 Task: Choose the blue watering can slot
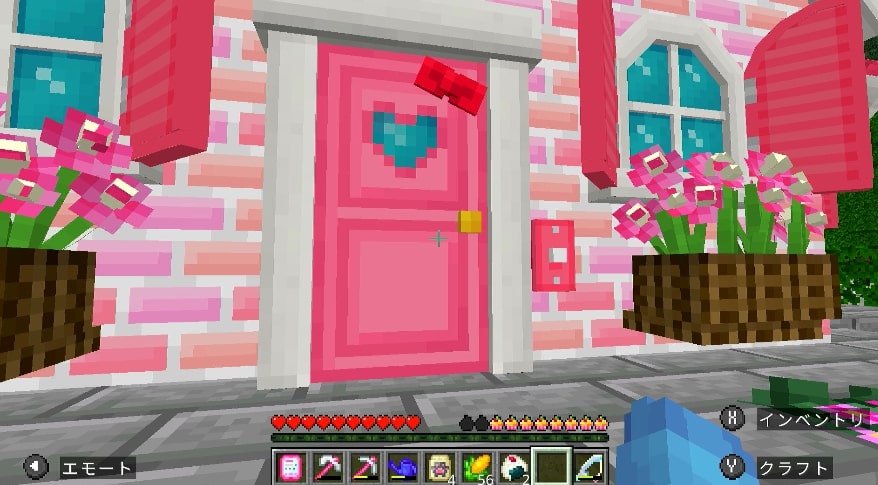click(x=401, y=466)
